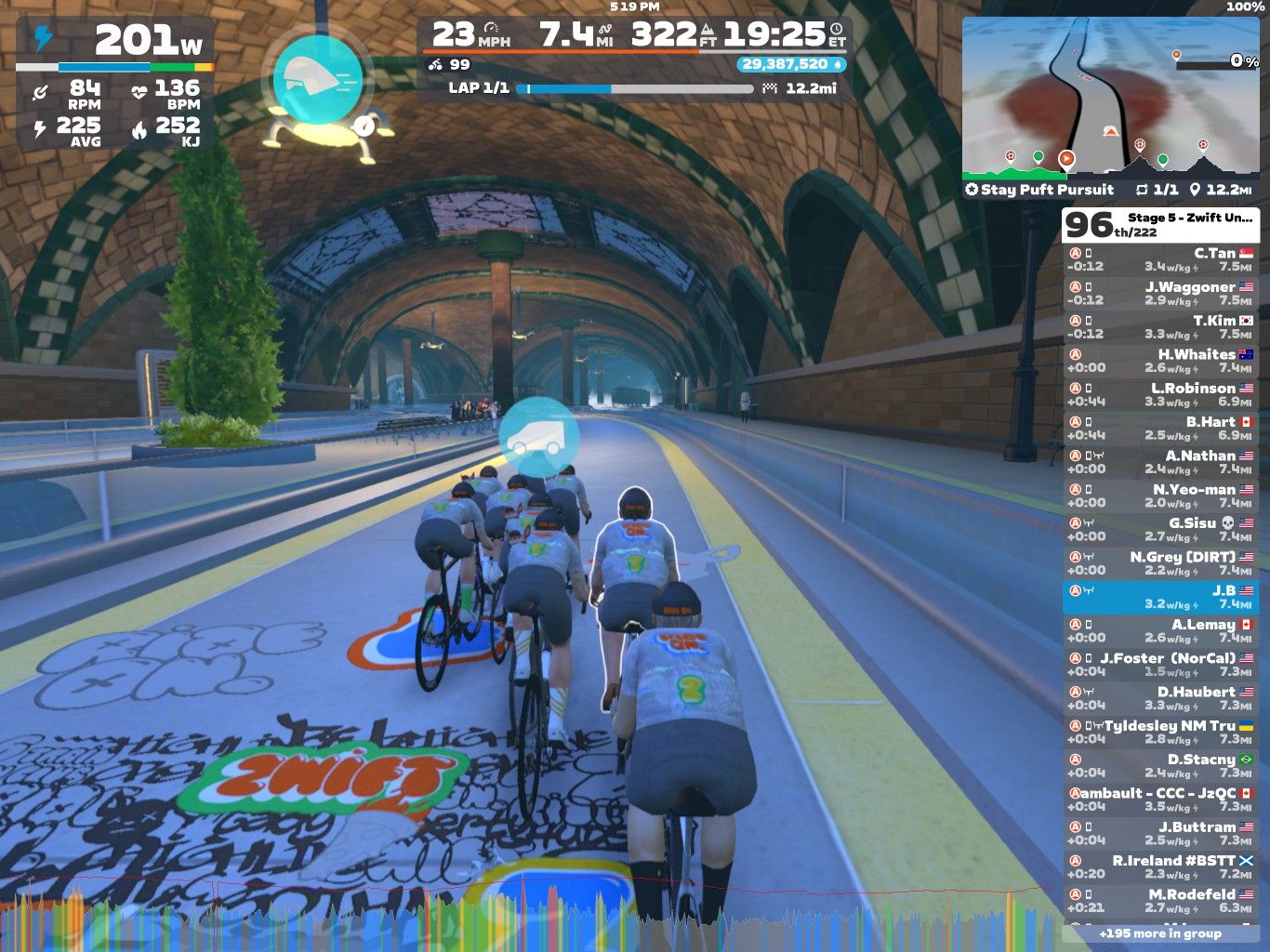Screen dimensions: 1270x952
Task: Click the elevation mountain icon beside 322 FT
Action: coord(709,28)
